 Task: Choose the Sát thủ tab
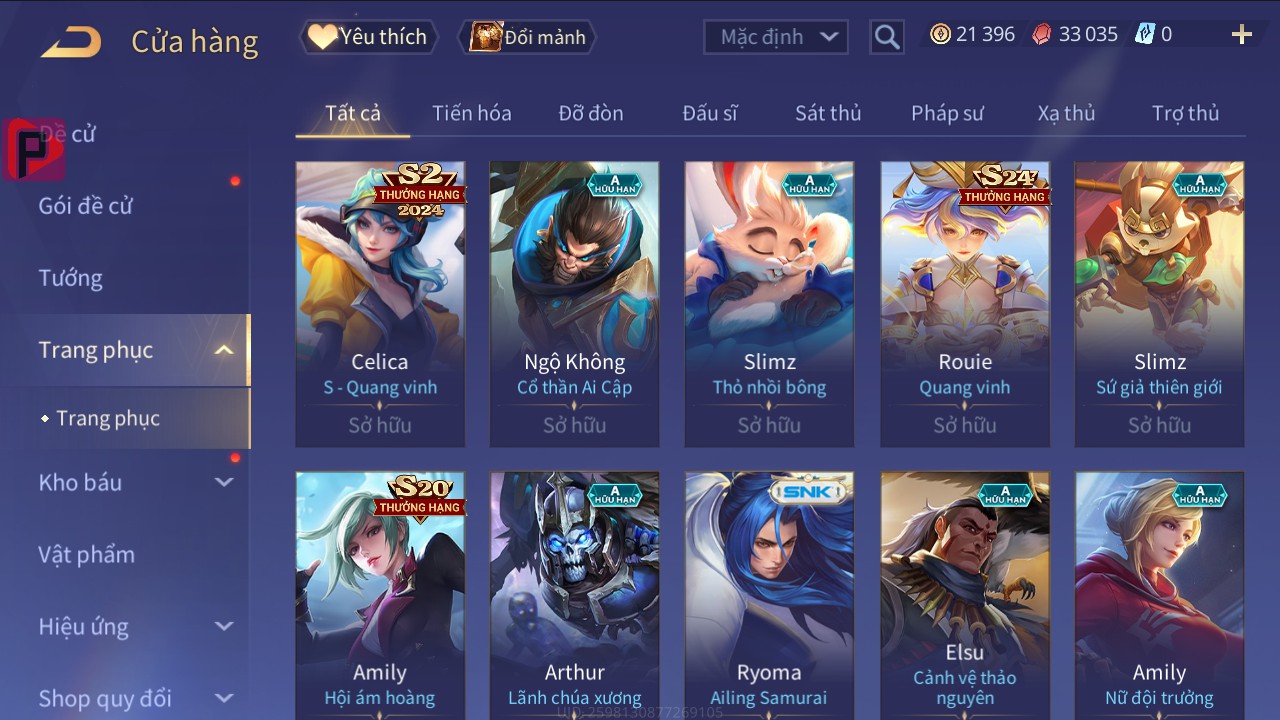pyautogui.click(x=827, y=113)
